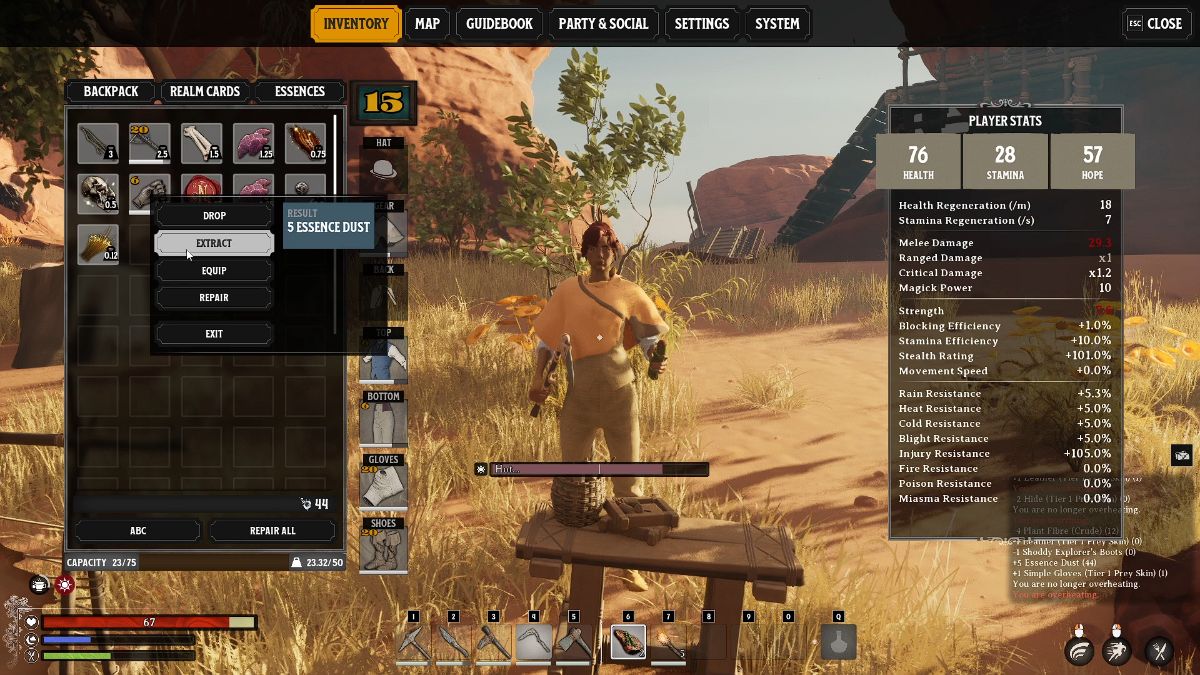This screenshot has height=675, width=1200.
Task: Go to the Settings tab
Action: [x=701, y=24]
